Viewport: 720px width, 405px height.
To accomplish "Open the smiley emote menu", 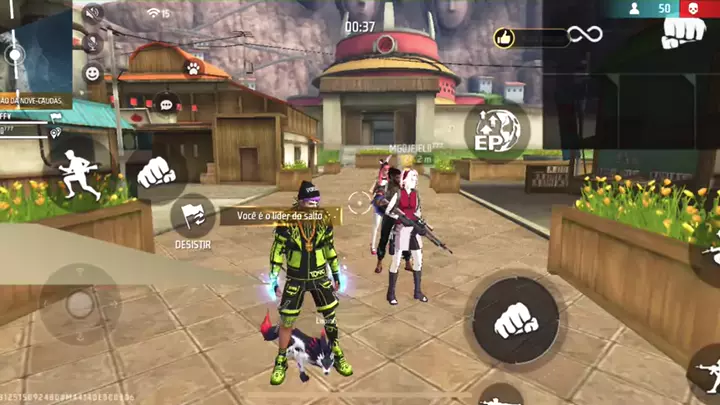I will pos(93,73).
